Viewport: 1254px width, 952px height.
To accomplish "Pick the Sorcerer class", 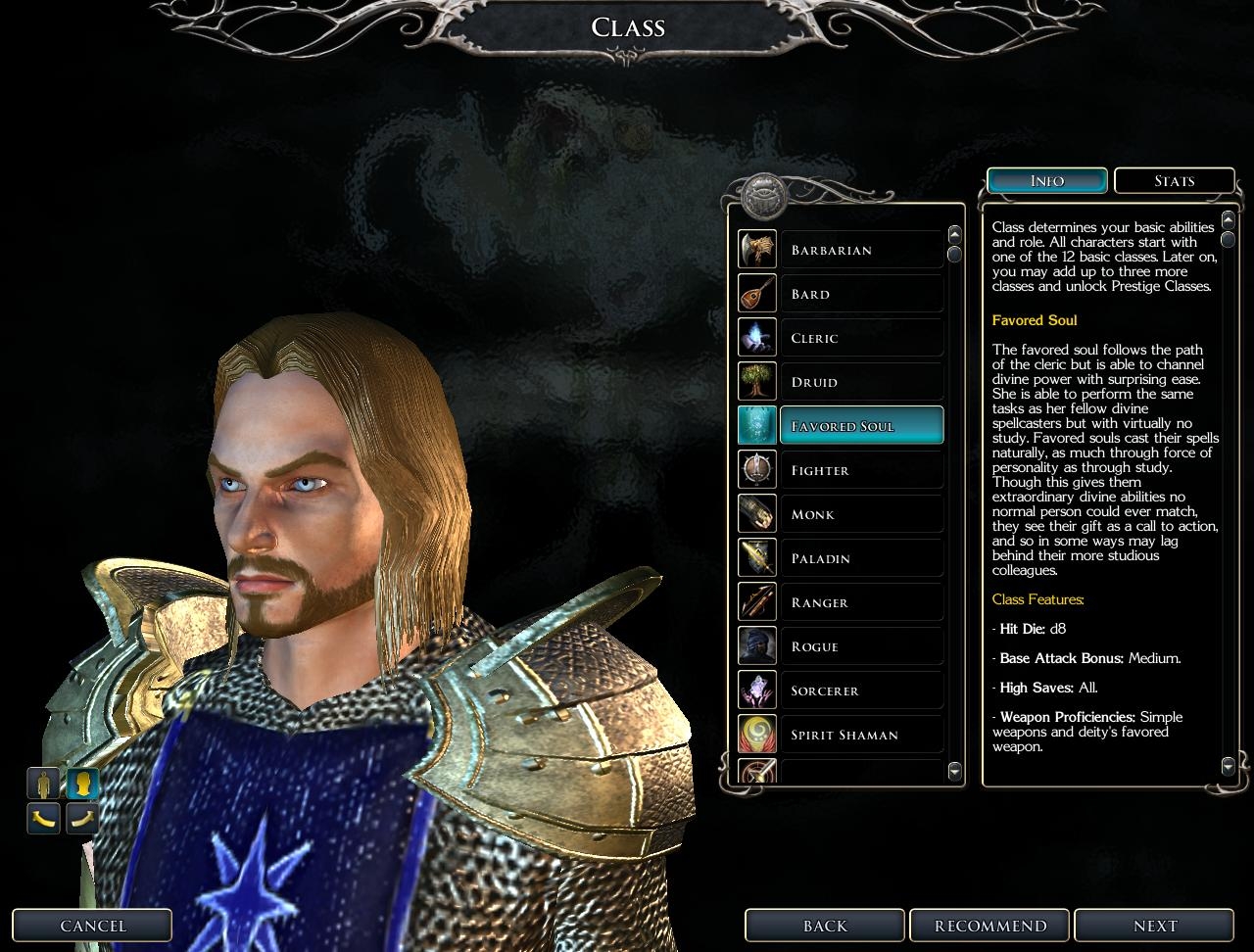I will [x=861, y=690].
